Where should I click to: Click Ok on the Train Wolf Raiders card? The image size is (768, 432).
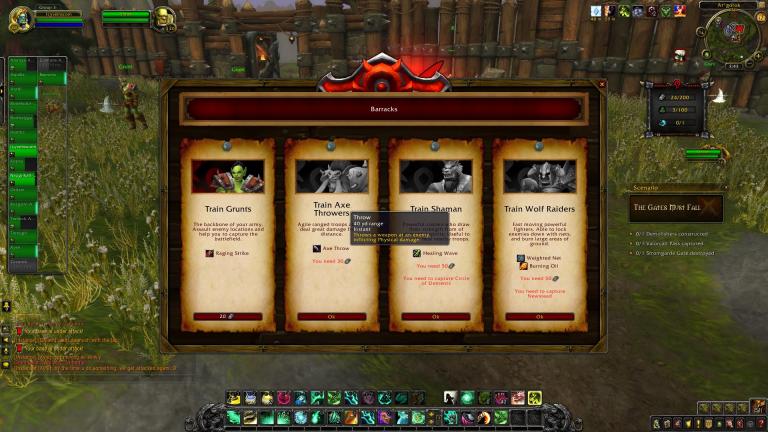click(x=539, y=316)
